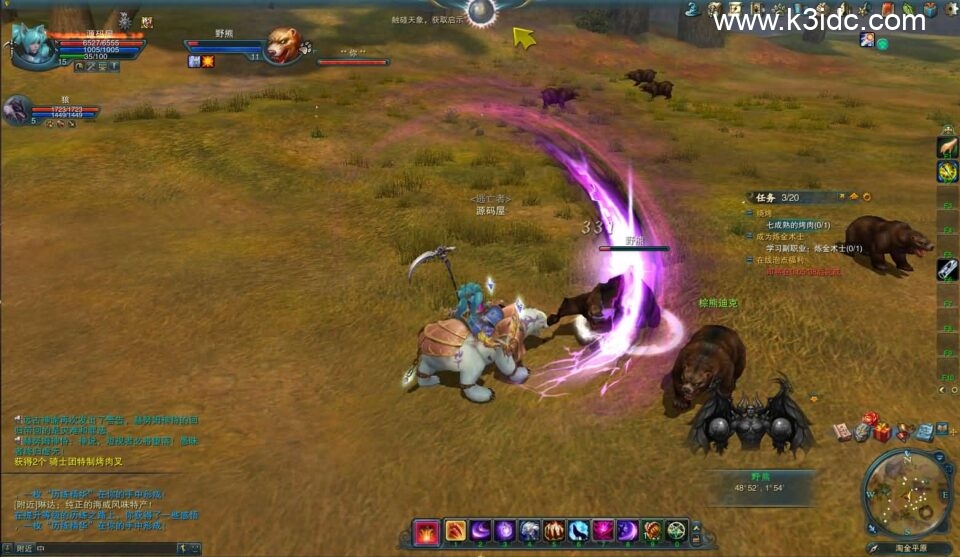The image size is (960, 557).
Task: Click the wild bear target portrait
Action: (283, 46)
